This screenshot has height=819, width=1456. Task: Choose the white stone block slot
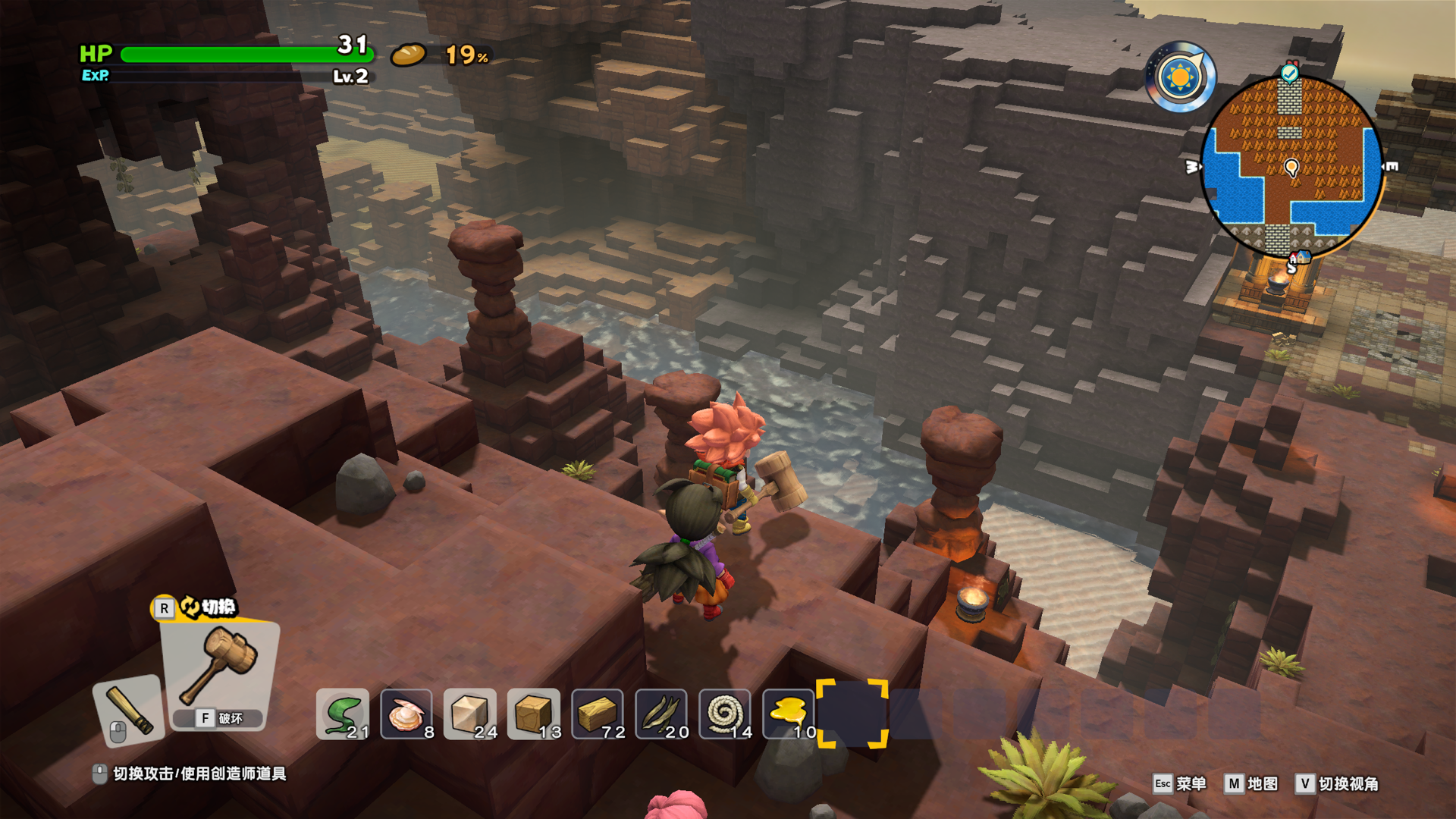pyautogui.click(x=470, y=714)
